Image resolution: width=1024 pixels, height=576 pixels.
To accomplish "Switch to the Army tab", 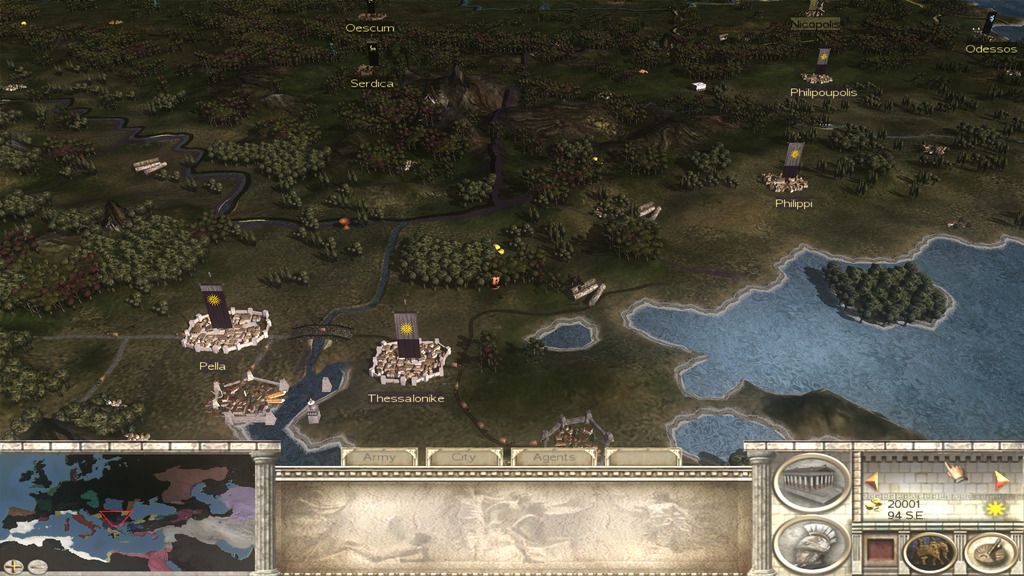I will pyautogui.click(x=380, y=457).
